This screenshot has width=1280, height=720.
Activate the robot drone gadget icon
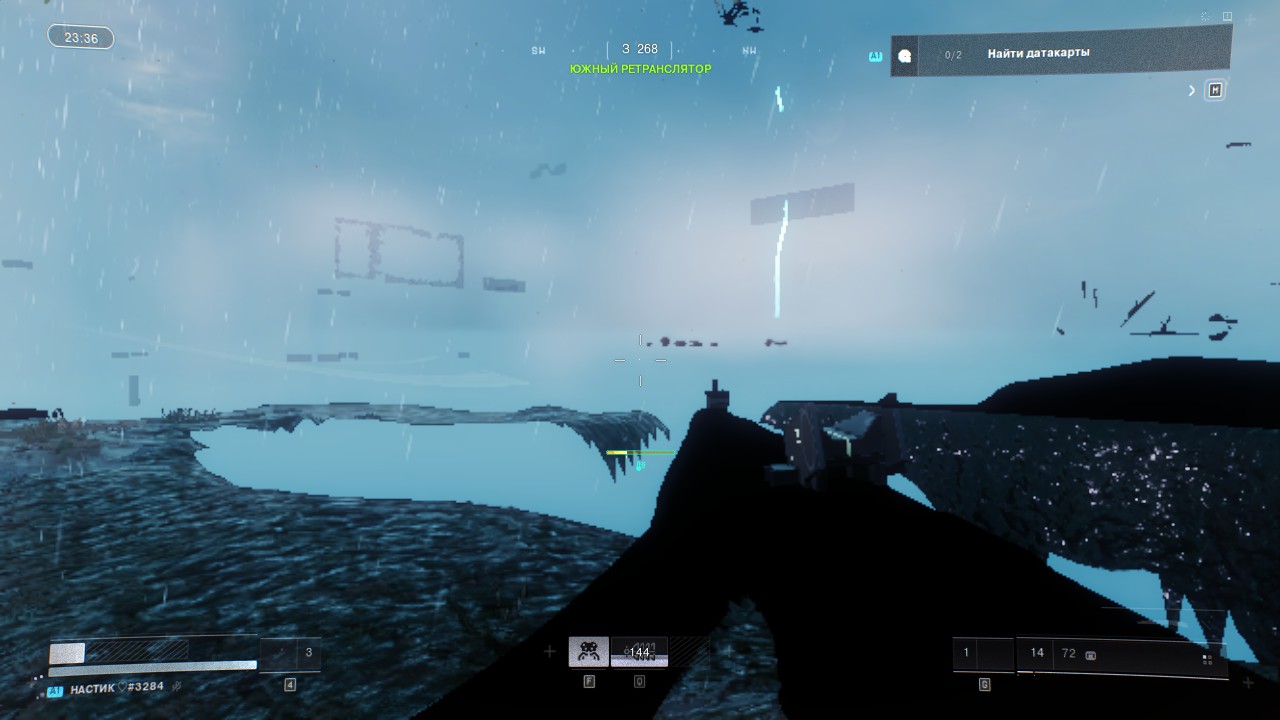click(588, 652)
